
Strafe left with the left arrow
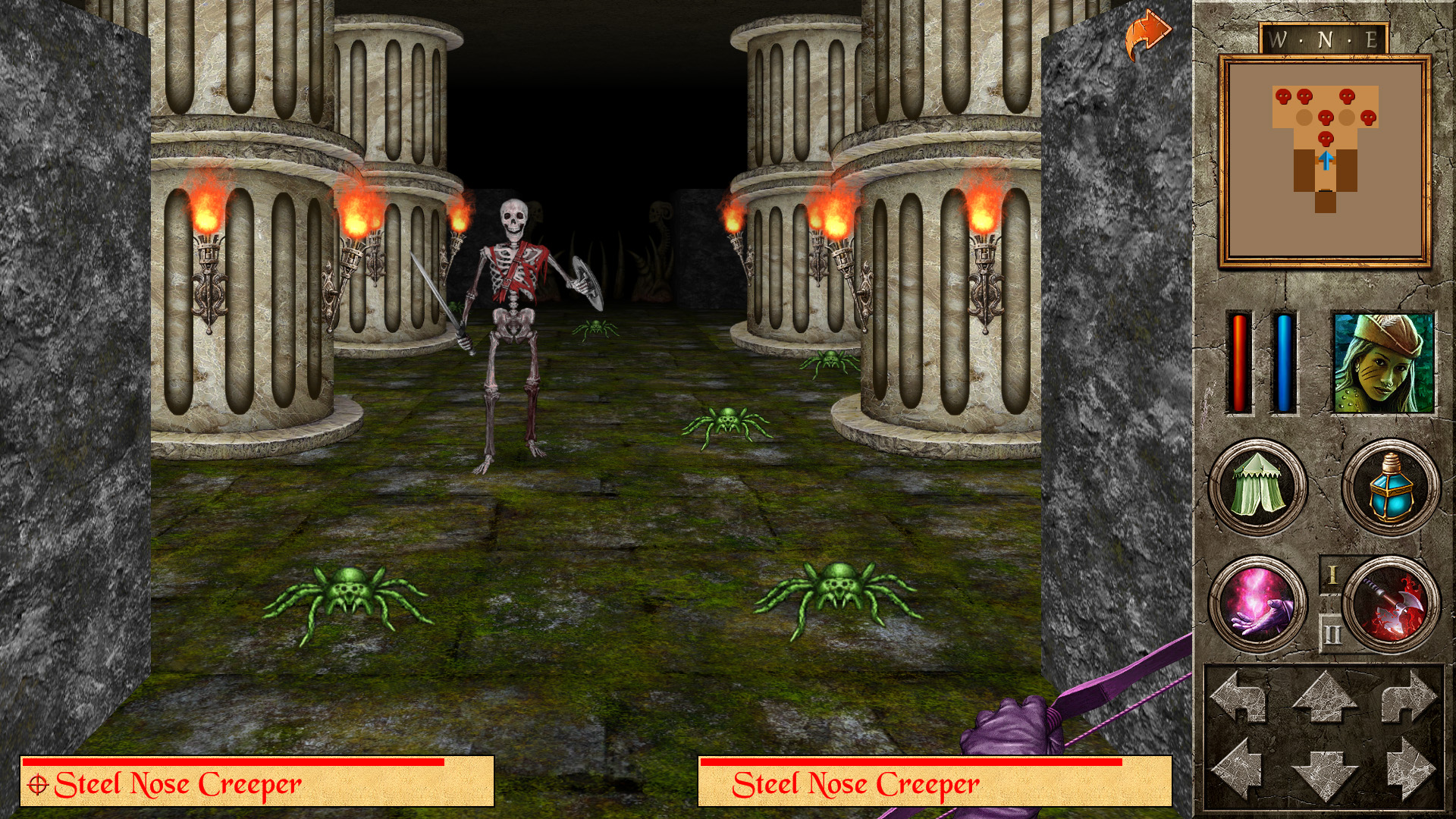pyautogui.click(x=1239, y=769)
